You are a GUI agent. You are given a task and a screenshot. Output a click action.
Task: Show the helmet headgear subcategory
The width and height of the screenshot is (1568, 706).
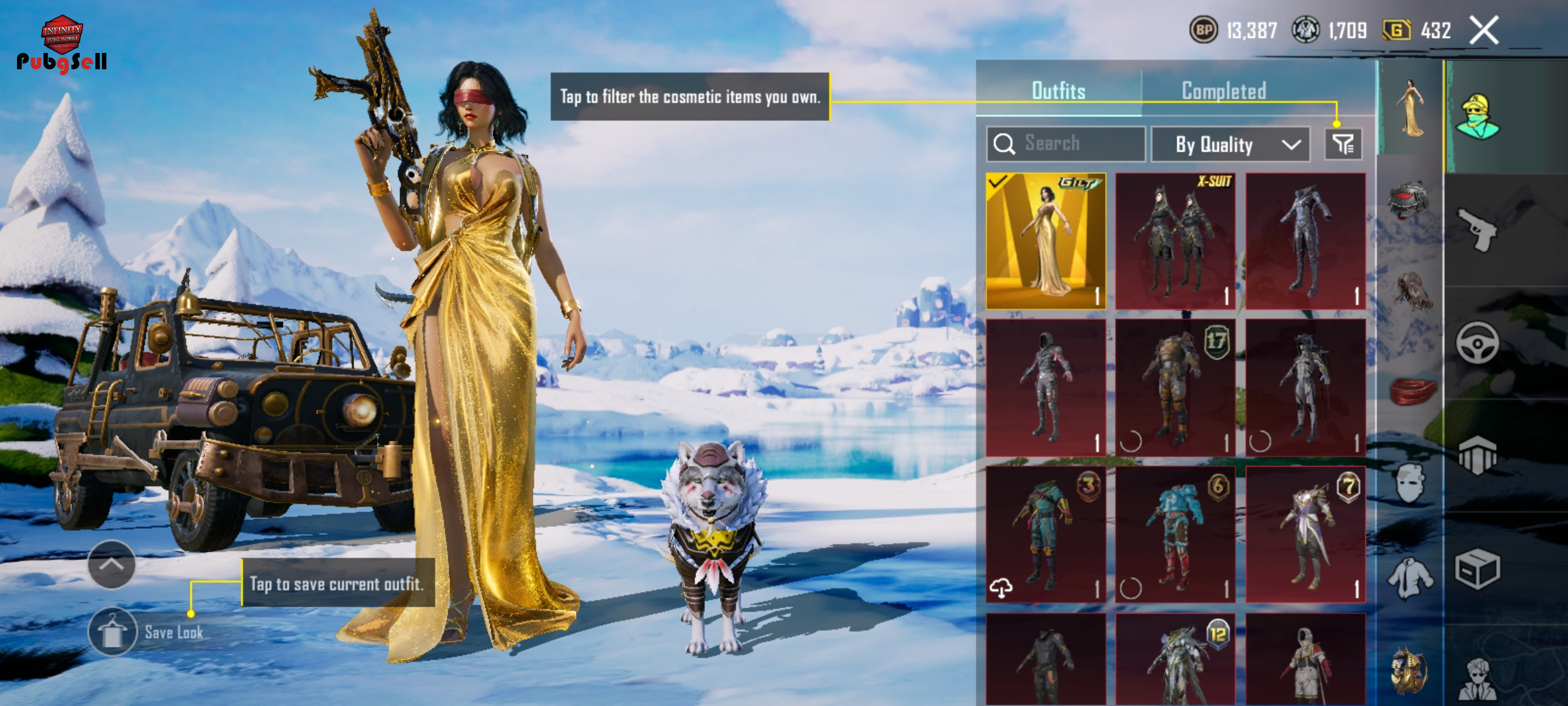1410,199
